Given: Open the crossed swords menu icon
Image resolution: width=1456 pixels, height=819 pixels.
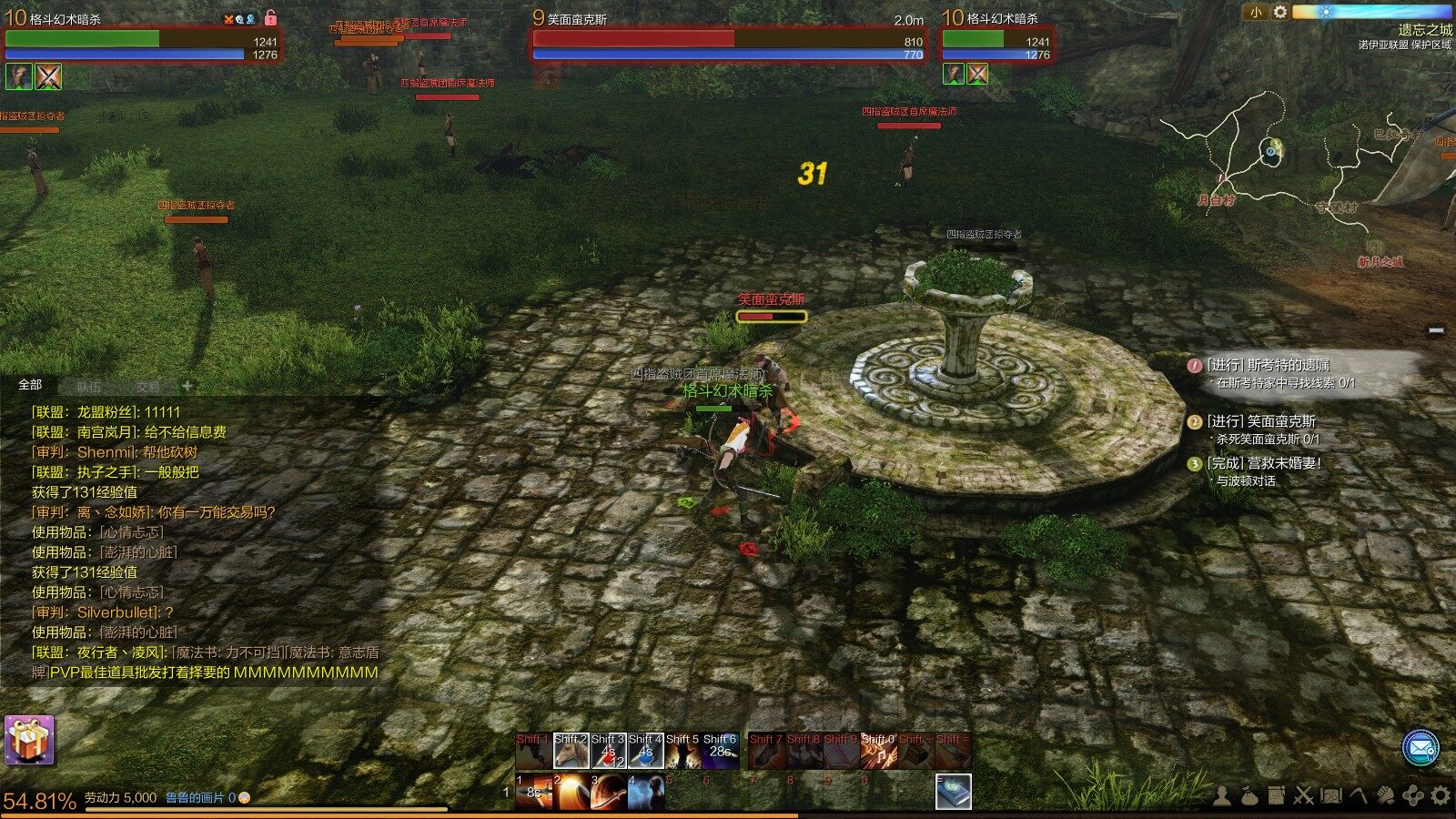Looking at the screenshot, I should click(x=1304, y=796).
